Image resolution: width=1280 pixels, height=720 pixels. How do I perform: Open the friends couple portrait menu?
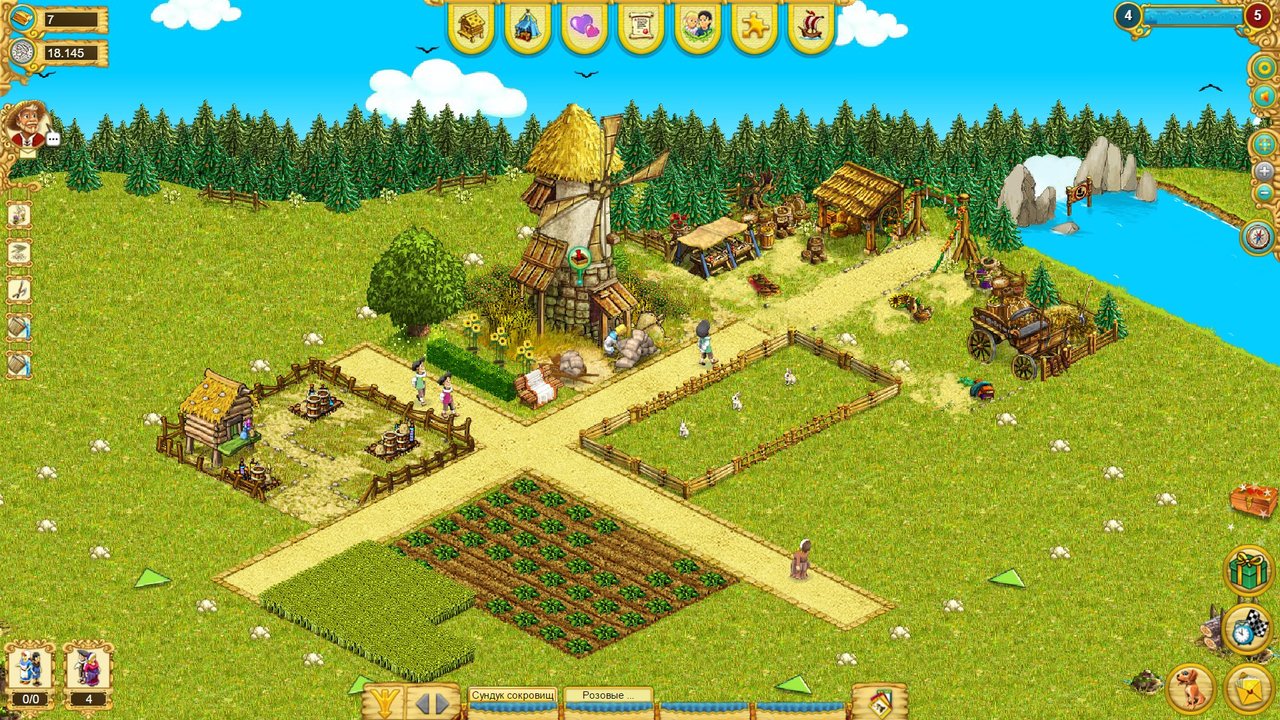pos(698,29)
